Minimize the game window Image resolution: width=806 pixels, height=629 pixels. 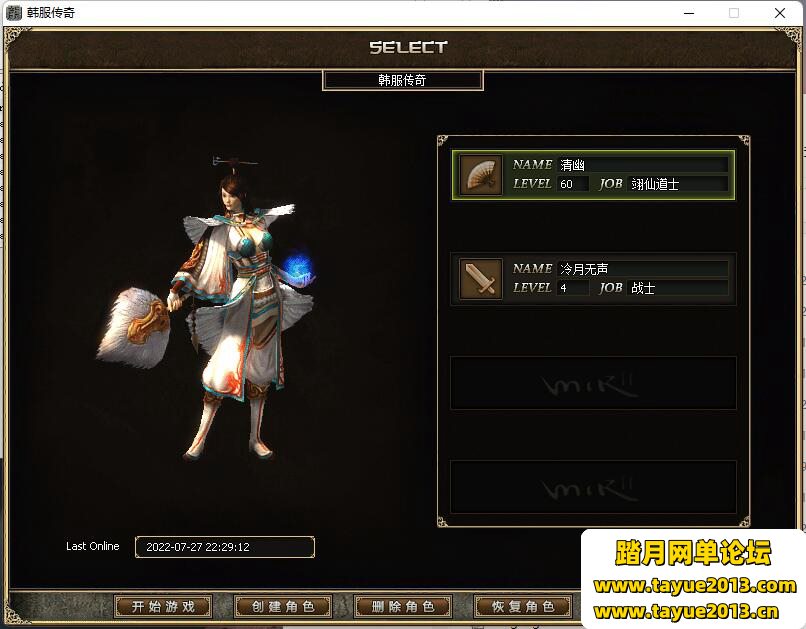(688, 13)
